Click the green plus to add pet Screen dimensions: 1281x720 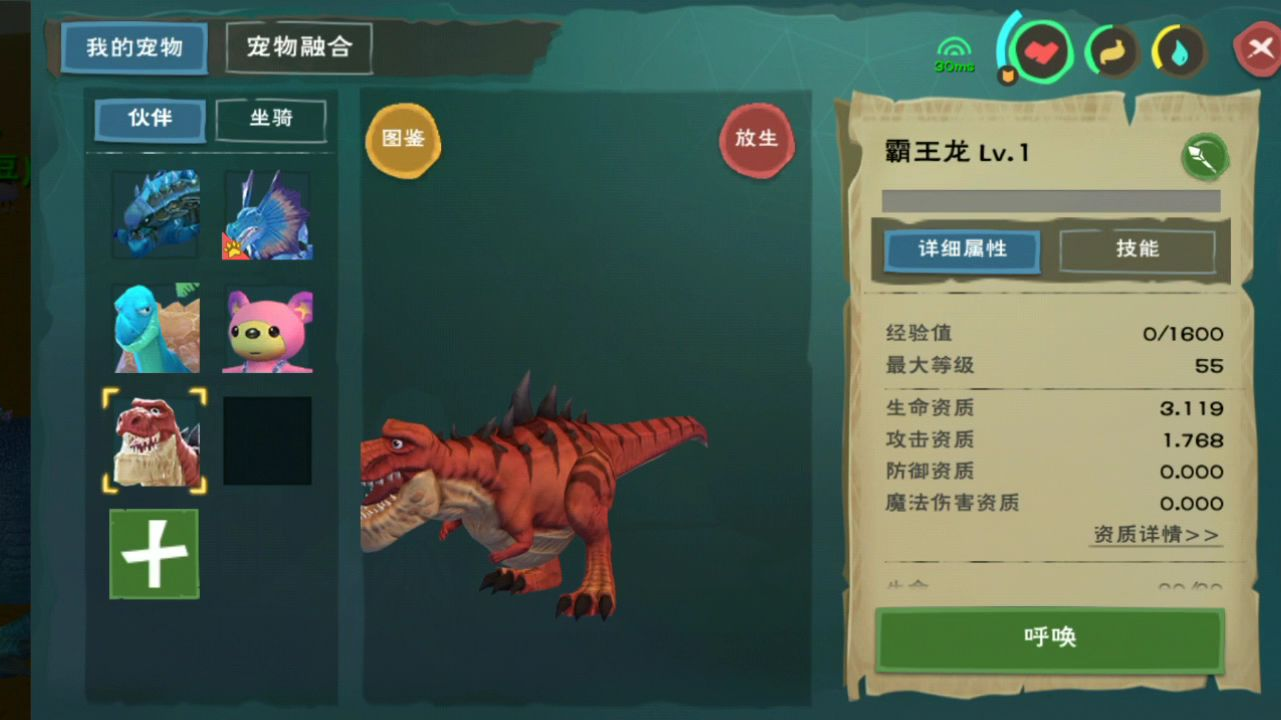pyautogui.click(x=154, y=554)
